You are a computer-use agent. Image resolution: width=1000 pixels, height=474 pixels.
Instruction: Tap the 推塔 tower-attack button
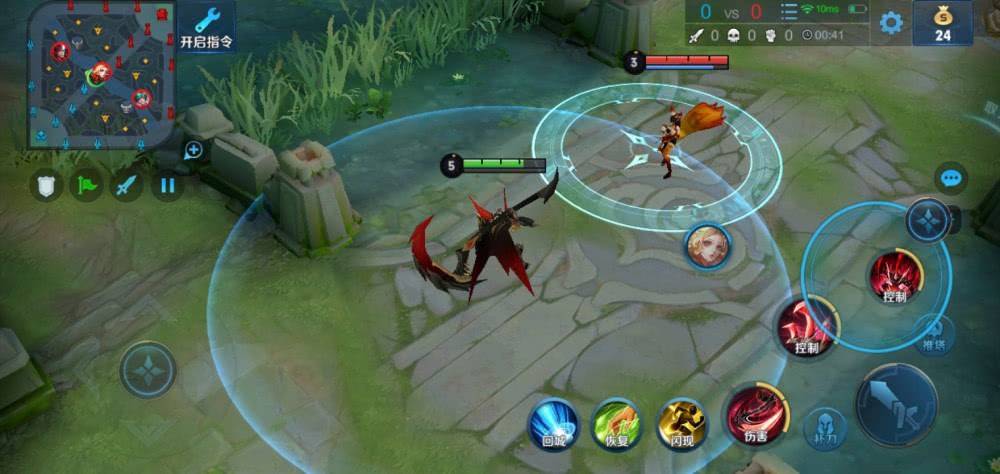click(934, 333)
